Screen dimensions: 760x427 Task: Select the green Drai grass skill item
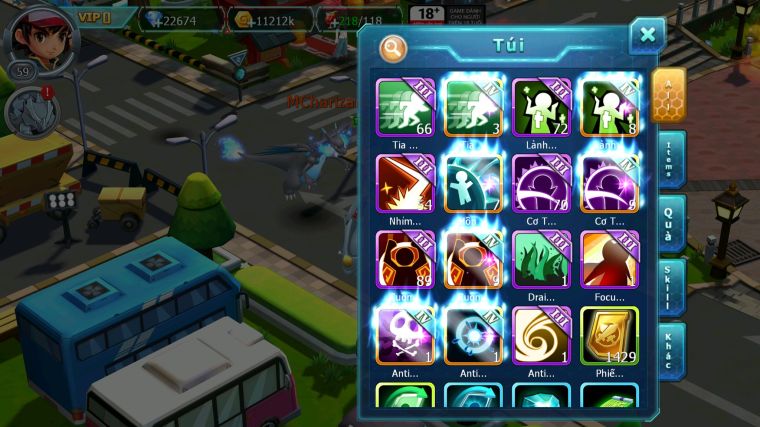click(x=541, y=260)
